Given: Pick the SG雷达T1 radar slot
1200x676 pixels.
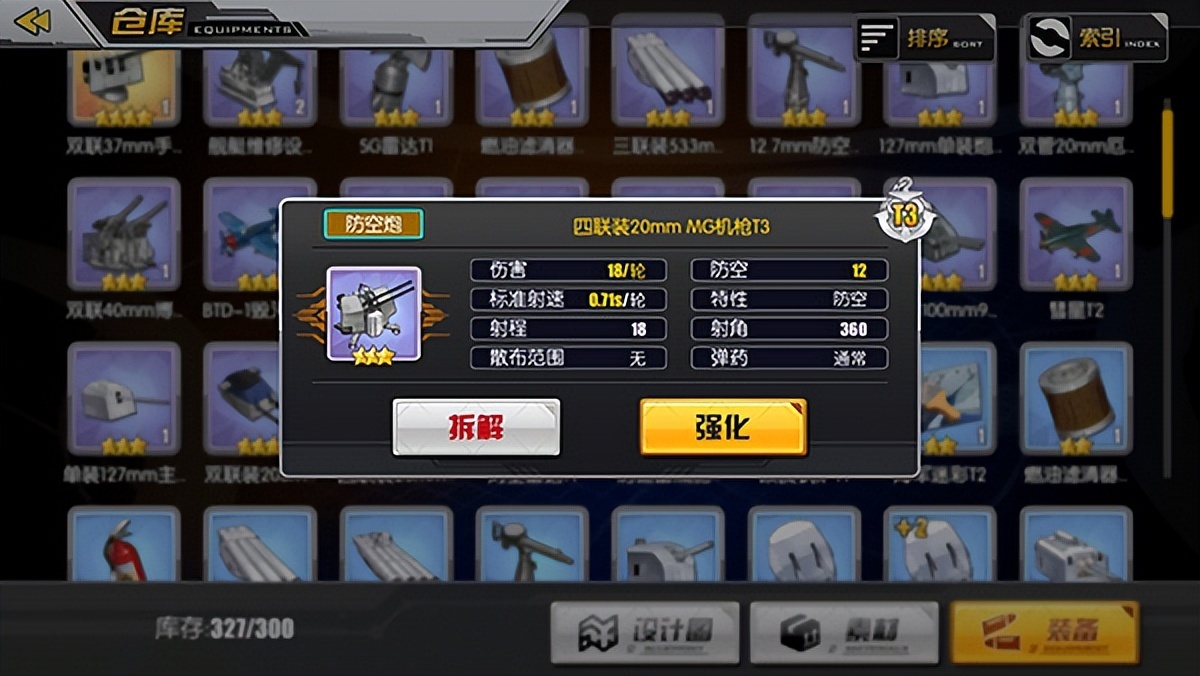Looking at the screenshot, I should 396,80.
